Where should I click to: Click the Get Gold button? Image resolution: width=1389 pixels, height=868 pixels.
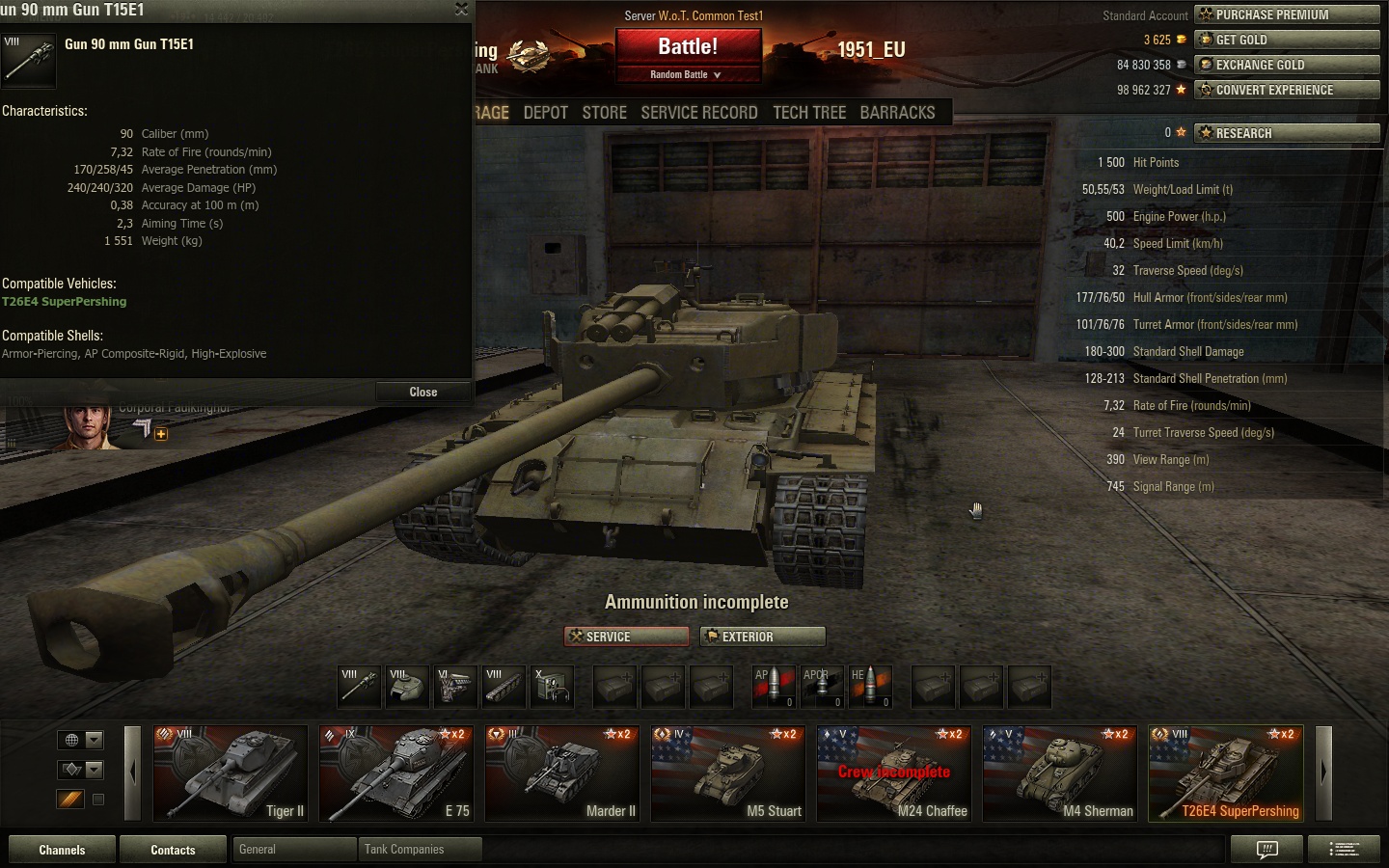pos(1287,40)
